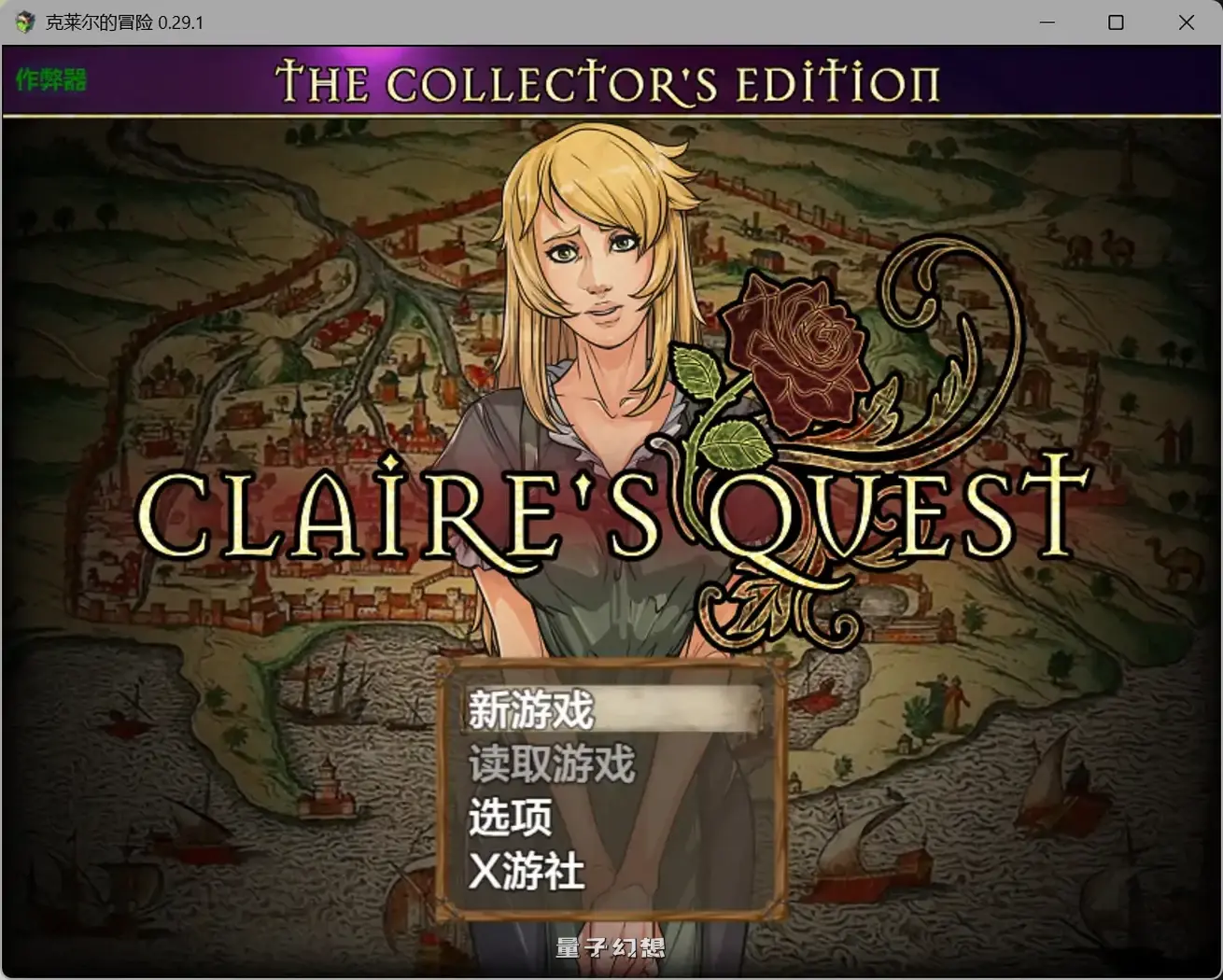Click the 量子幻想 watermark at bottom

610,946
